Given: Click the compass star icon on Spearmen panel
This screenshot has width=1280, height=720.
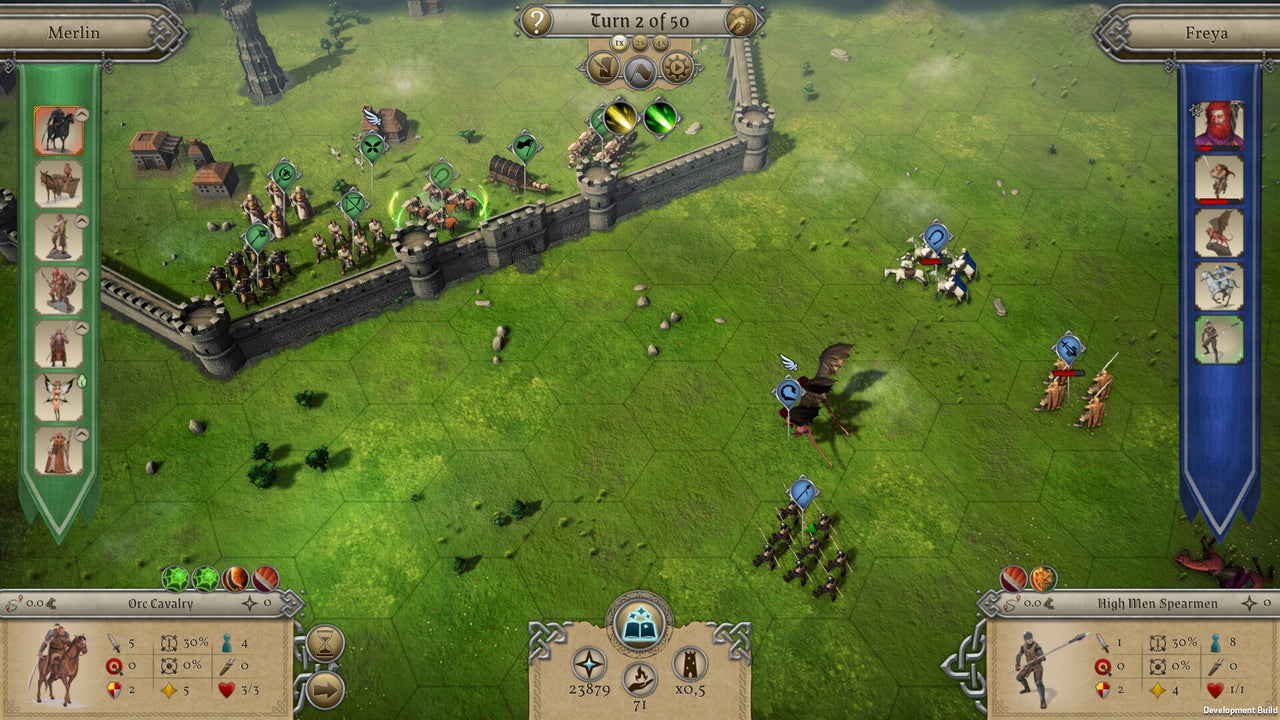Looking at the screenshot, I should (x=1248, y=602).
